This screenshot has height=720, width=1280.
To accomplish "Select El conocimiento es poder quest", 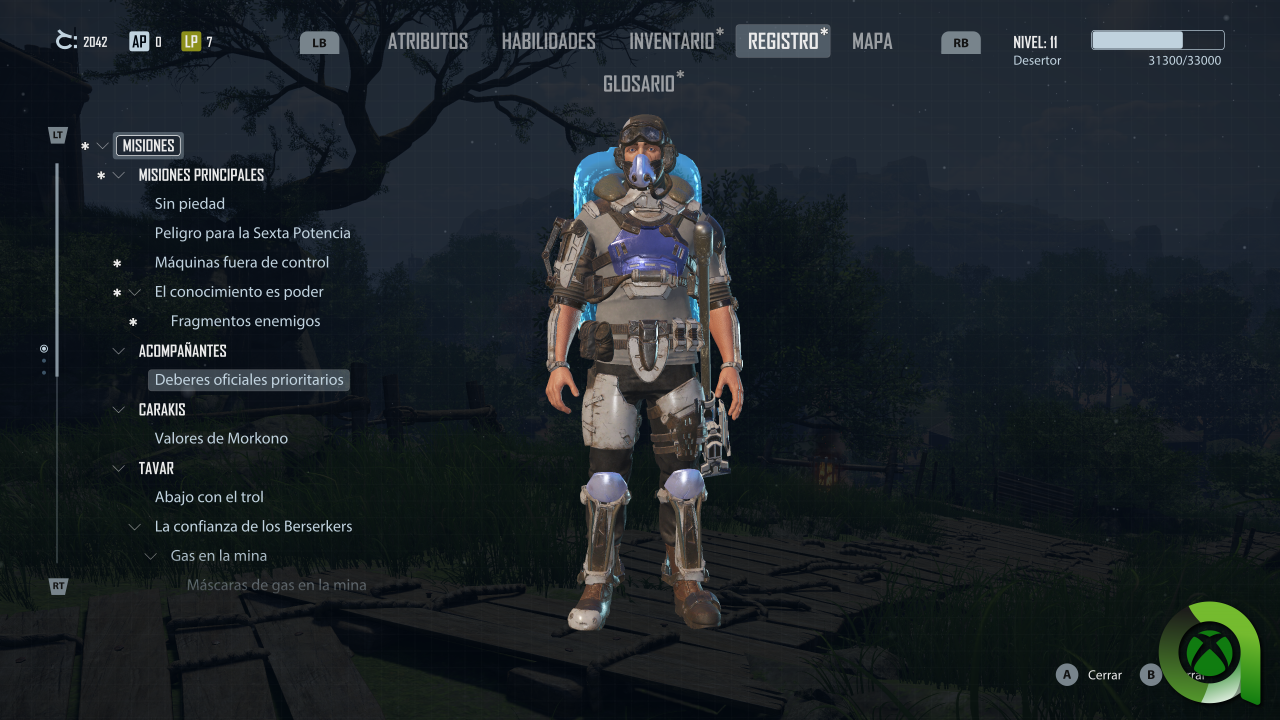I will pyautogui.click(x=239, y=292).
